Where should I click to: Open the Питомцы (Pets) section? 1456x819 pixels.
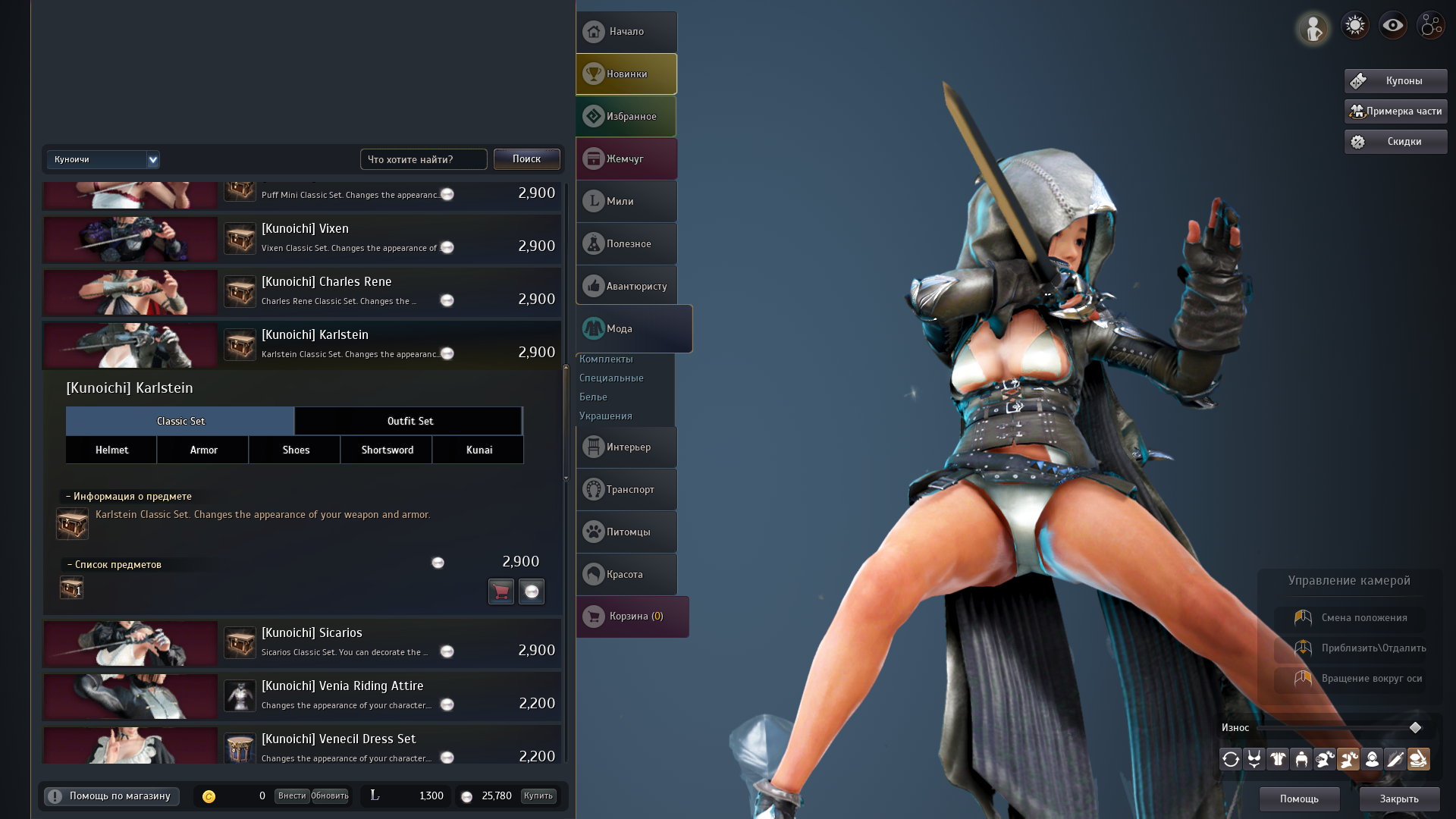[626, 532]
